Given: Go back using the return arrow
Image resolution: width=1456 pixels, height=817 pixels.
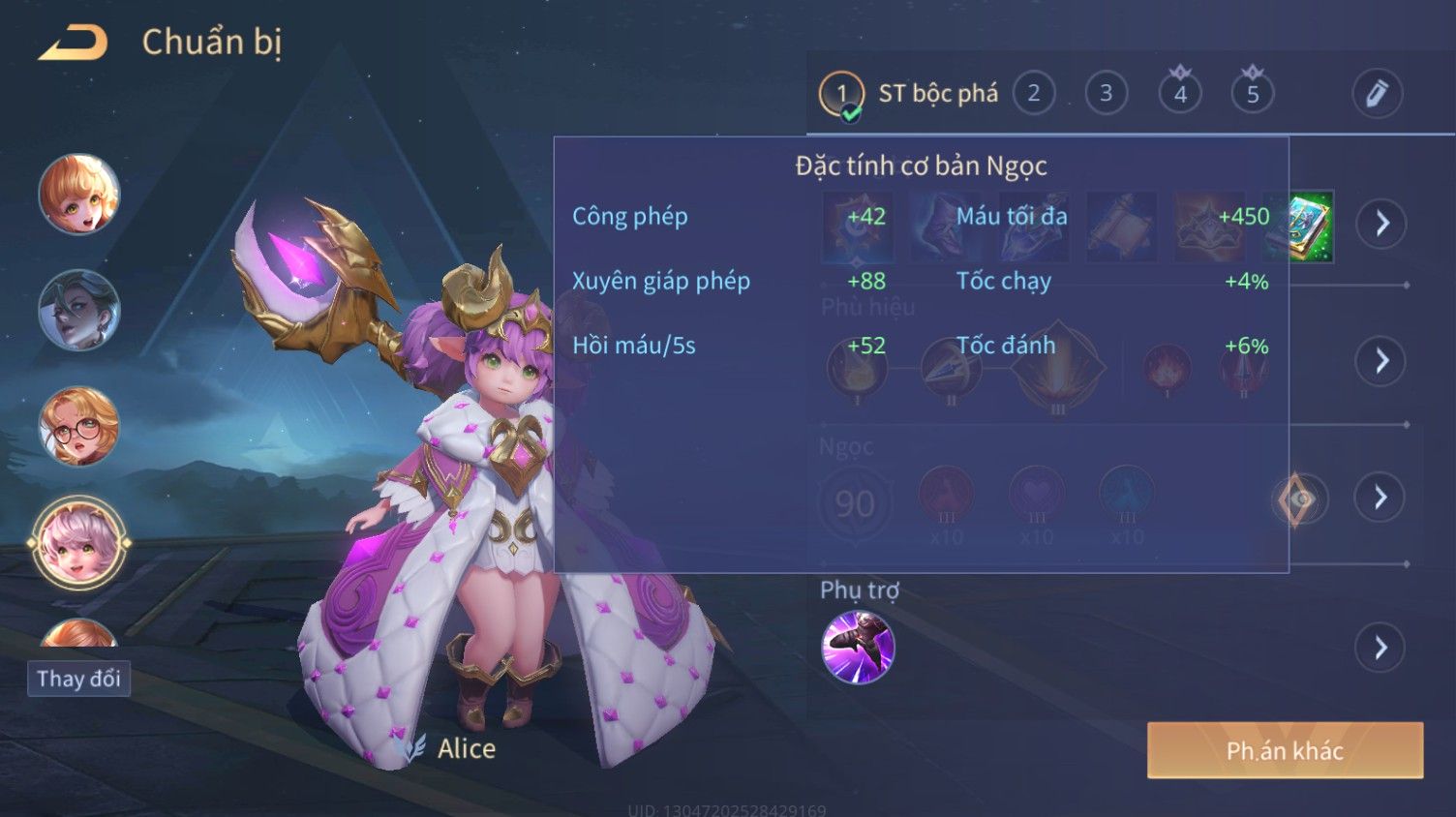Looking at the screenshot, I should point(73,44).
